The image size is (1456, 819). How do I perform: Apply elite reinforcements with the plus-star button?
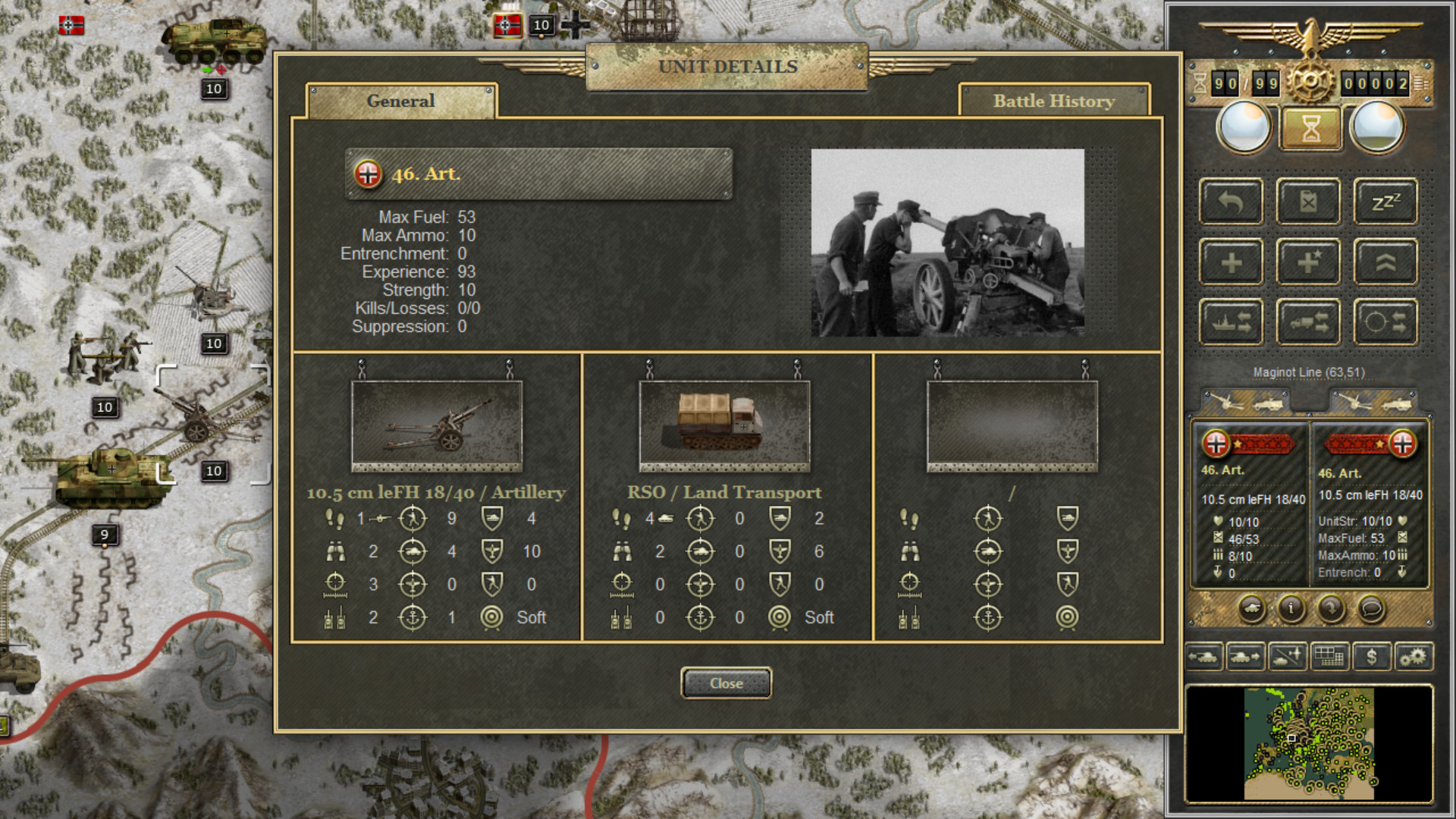coord(1308,262)
